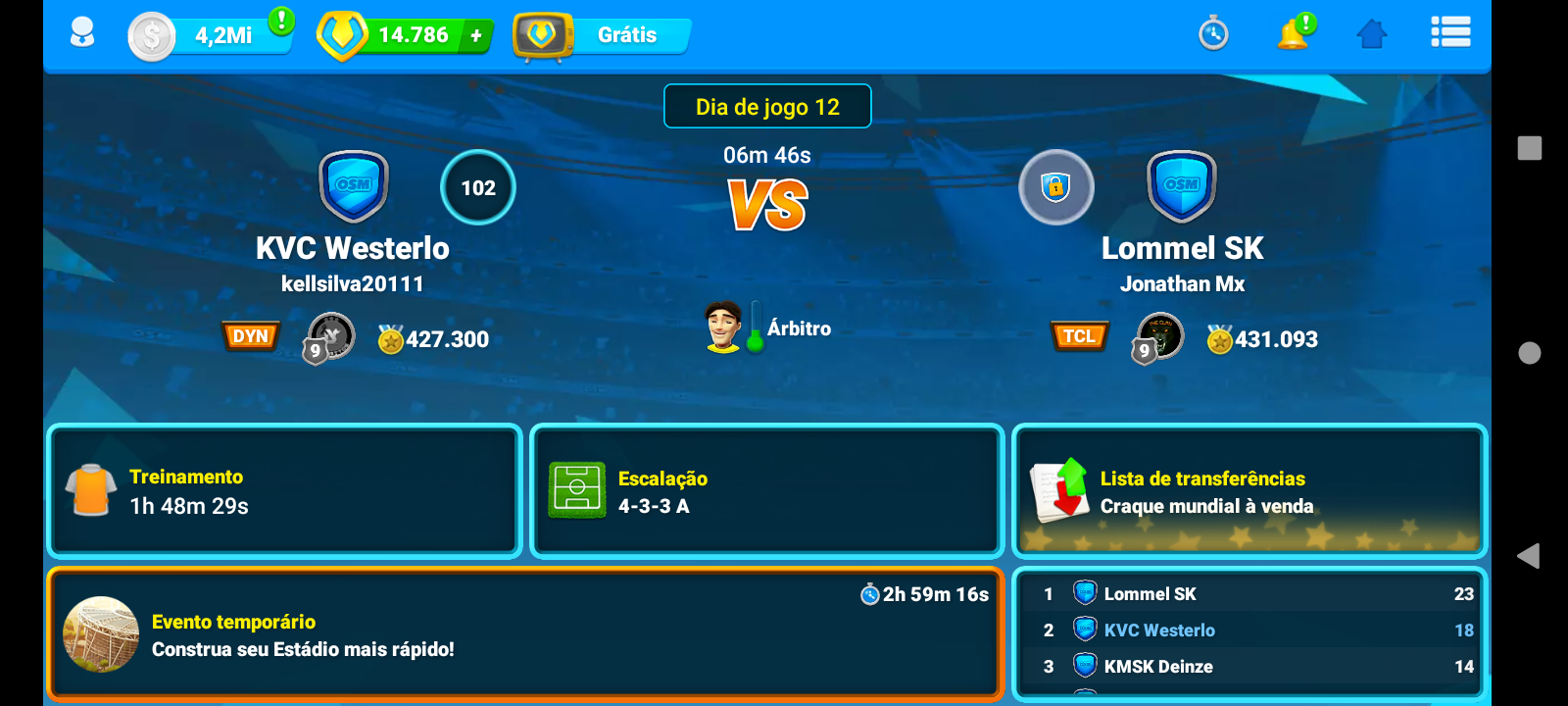Viewport: 1568px width, 706px height.
Task: Open Jonathan Mx manager profile
Action: (x=1182, y=284)
